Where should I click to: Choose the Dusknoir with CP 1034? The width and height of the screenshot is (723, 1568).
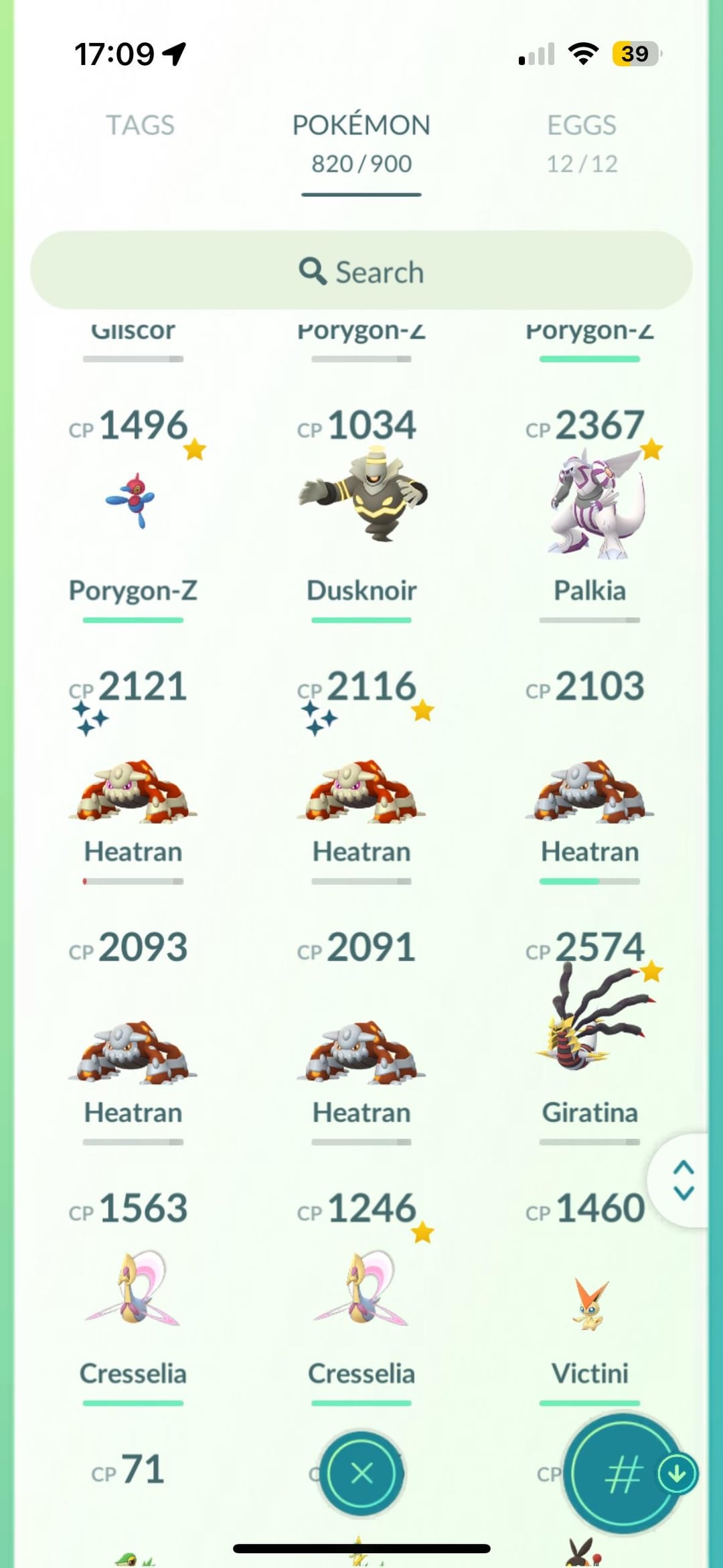pos(361,502)
